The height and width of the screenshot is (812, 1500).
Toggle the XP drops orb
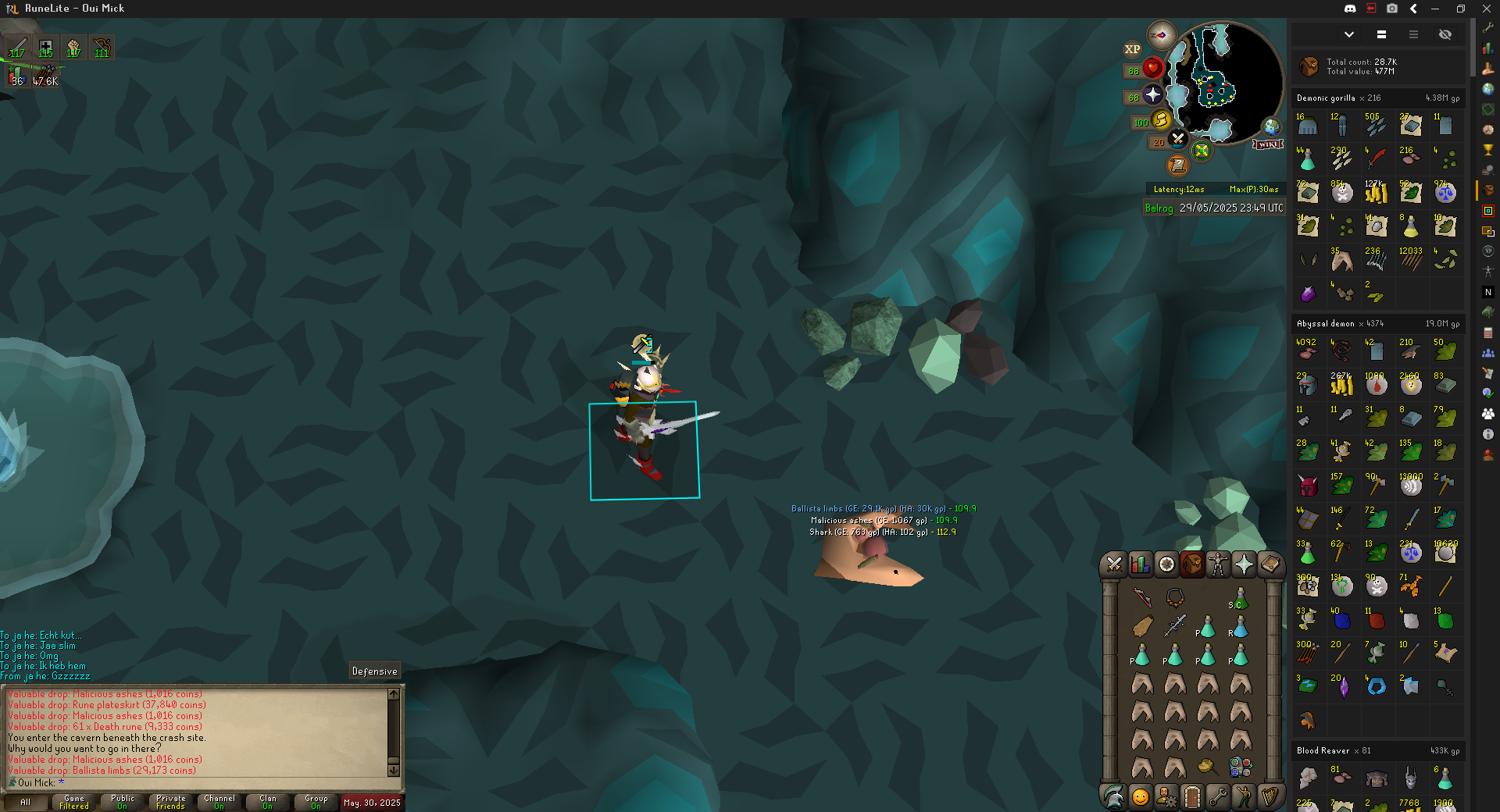pos(1132,49)
